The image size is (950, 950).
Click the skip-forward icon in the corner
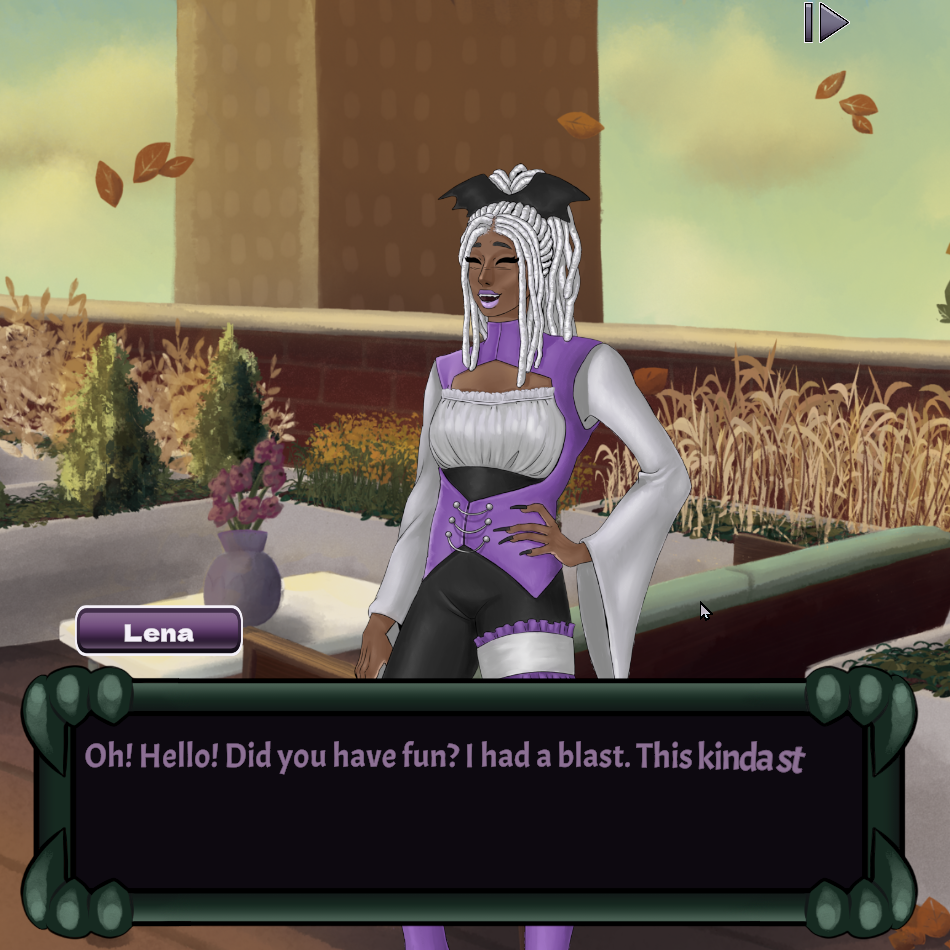click(826, 22)
